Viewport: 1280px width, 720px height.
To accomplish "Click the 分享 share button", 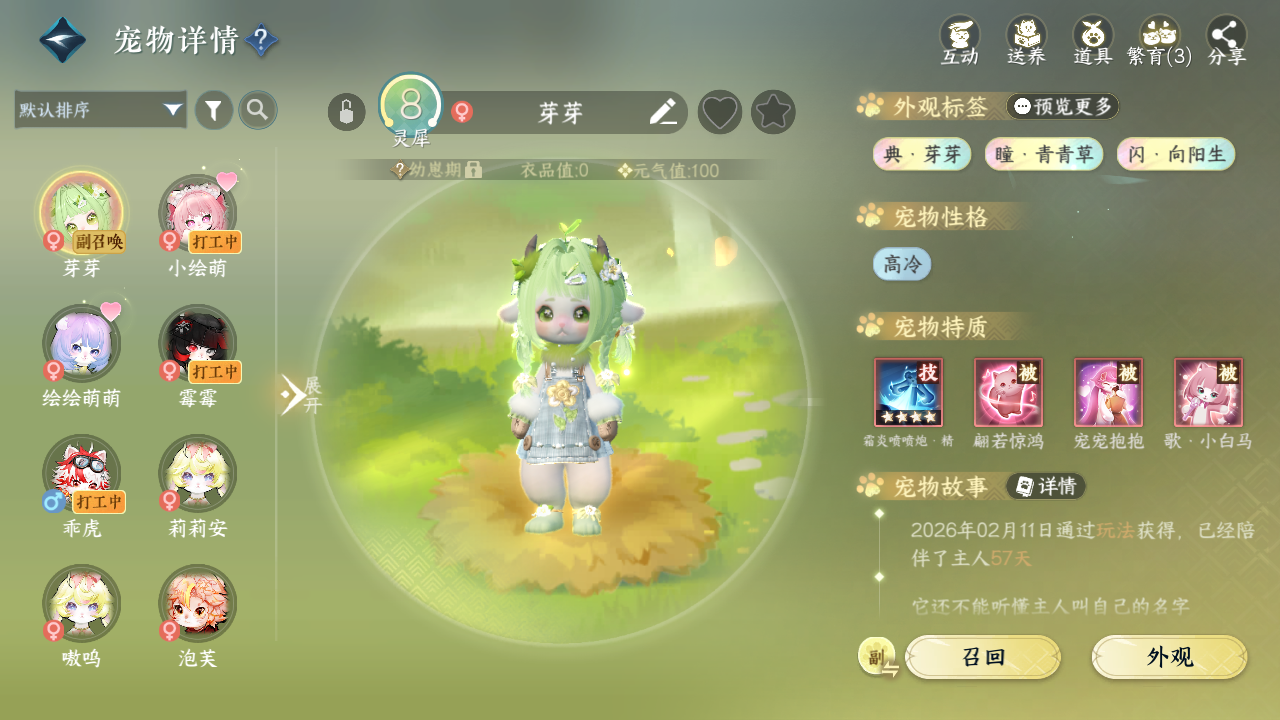I will 1227,40.
